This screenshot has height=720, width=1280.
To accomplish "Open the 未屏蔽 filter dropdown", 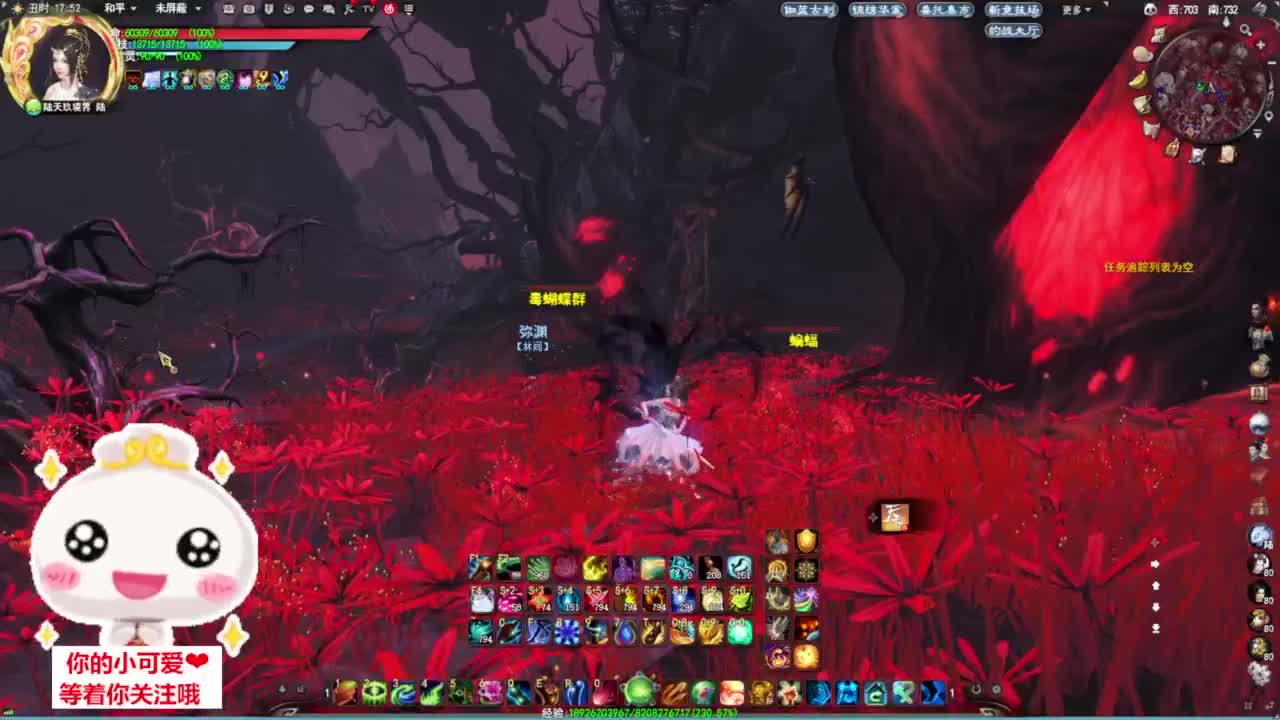I will pyautogui.click(x=170, y=8).
